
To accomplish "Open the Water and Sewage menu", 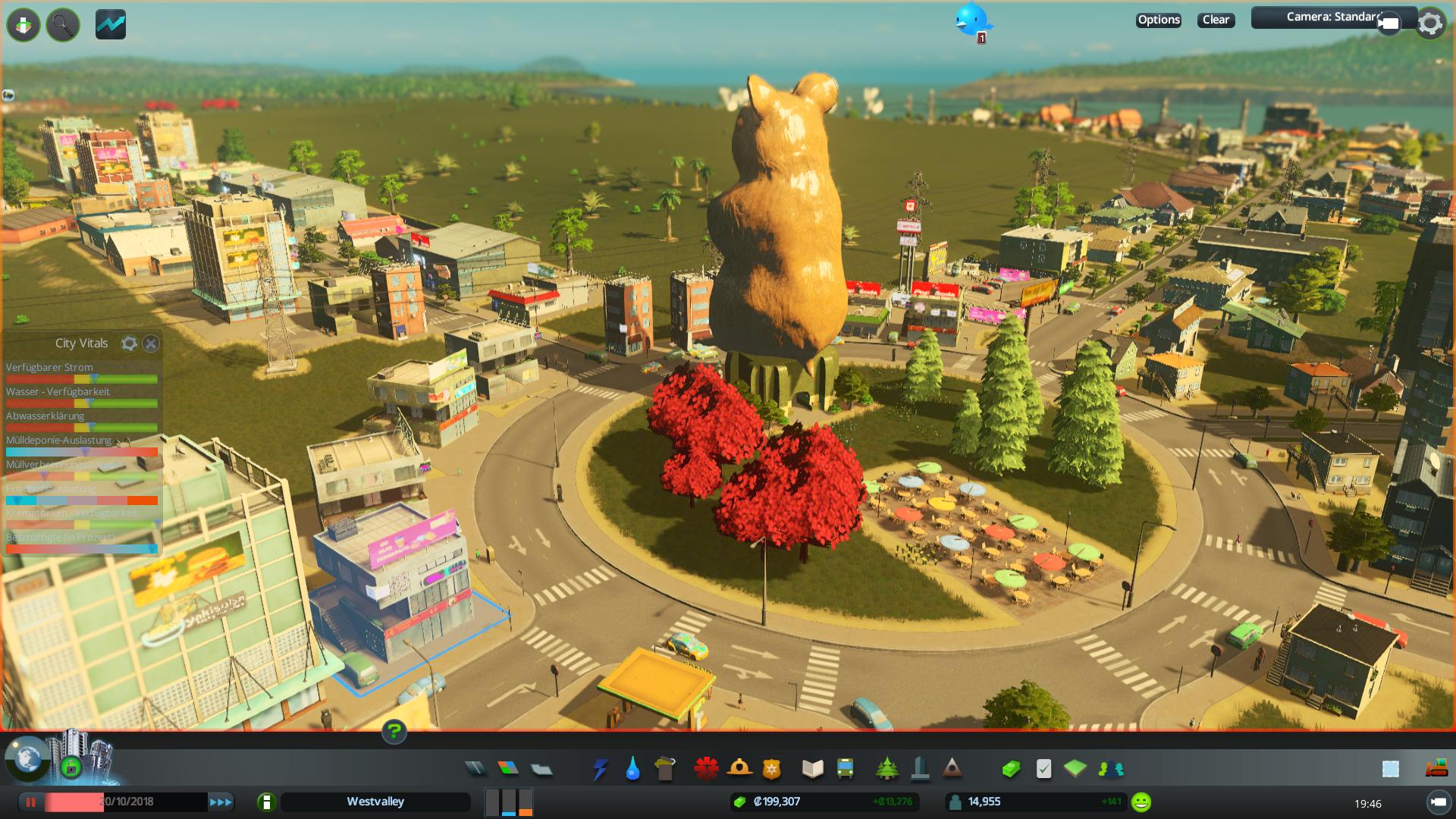I will coord(632,769).
